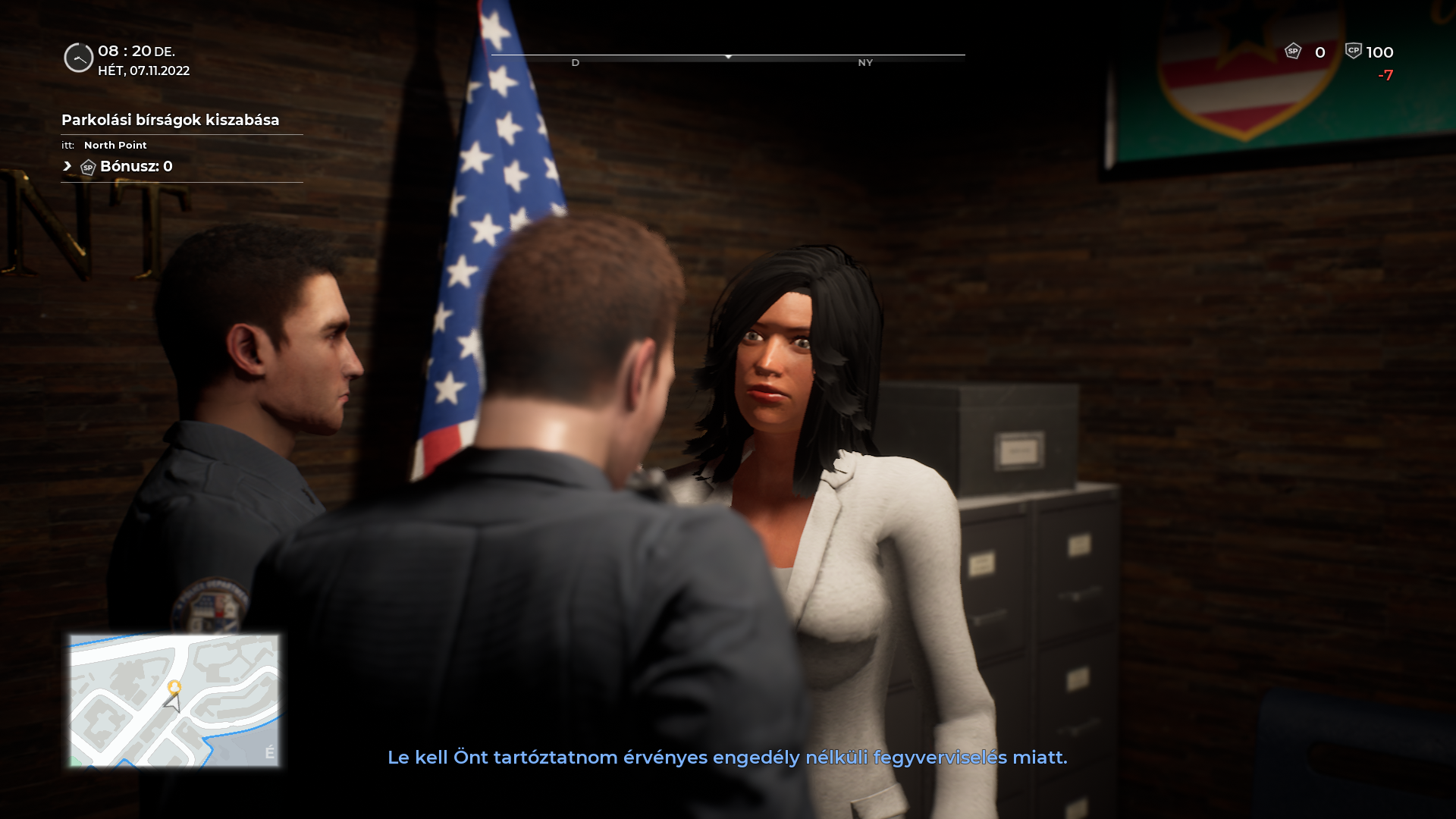Click the clock icon beside the time
This screenshot has height=819, width=1456.
click(x=78, y=58)
